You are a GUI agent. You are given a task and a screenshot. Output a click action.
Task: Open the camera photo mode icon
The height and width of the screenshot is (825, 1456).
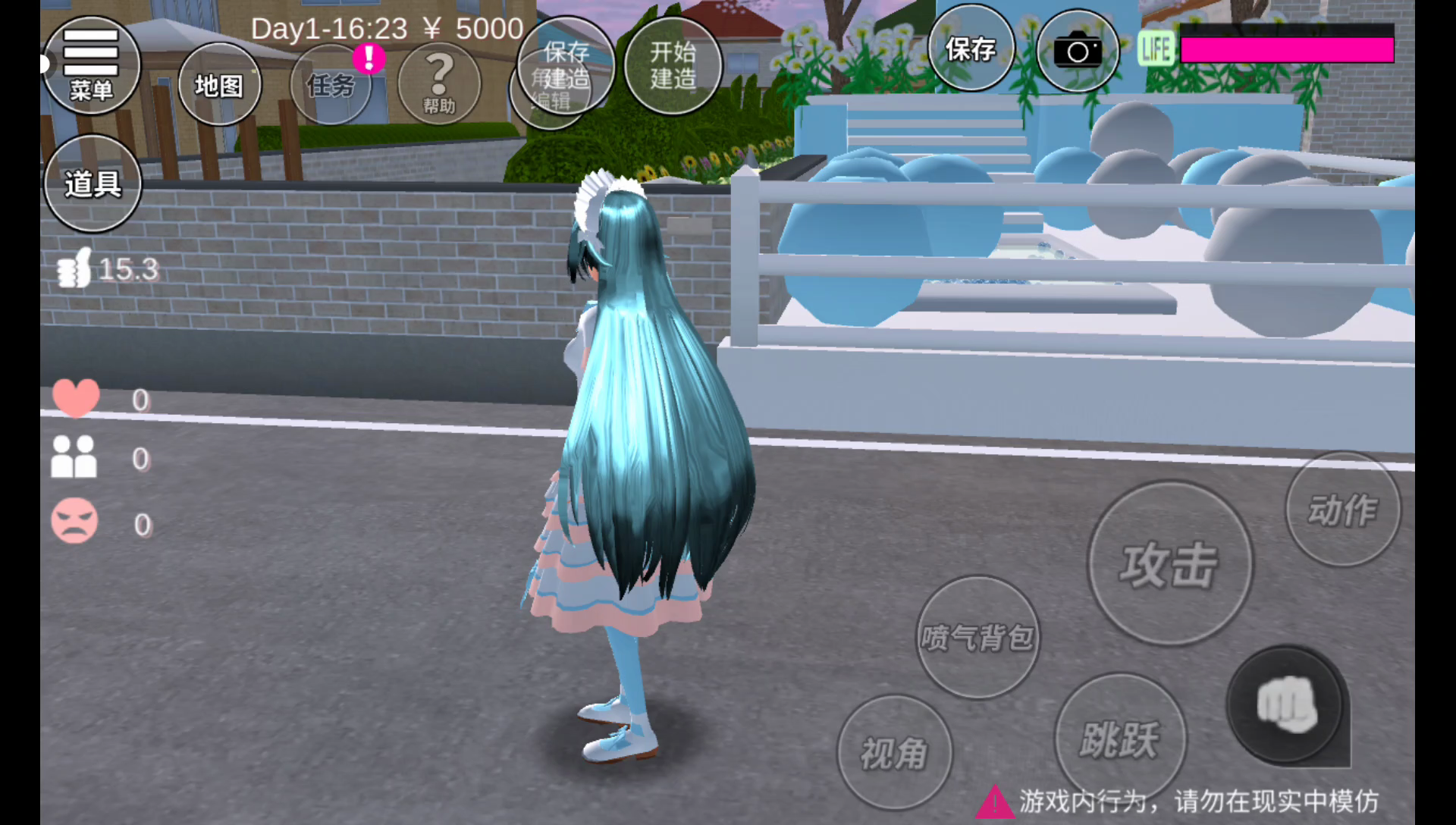point(1077,52)
